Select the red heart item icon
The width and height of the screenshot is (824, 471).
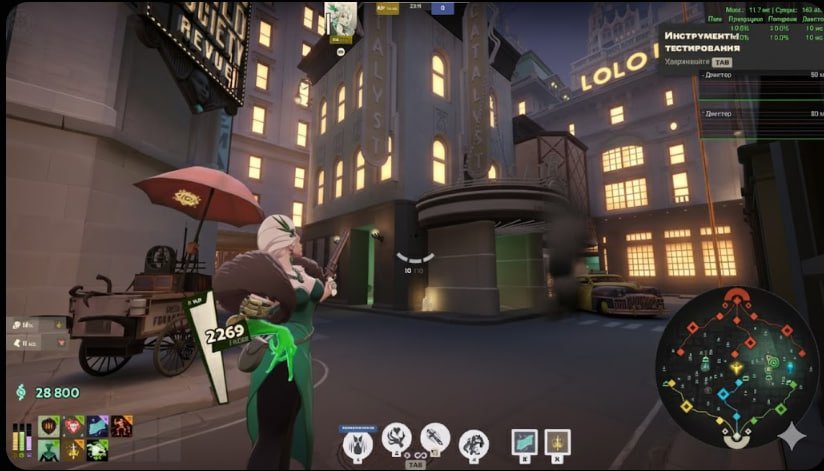click(x=74, y=427)
